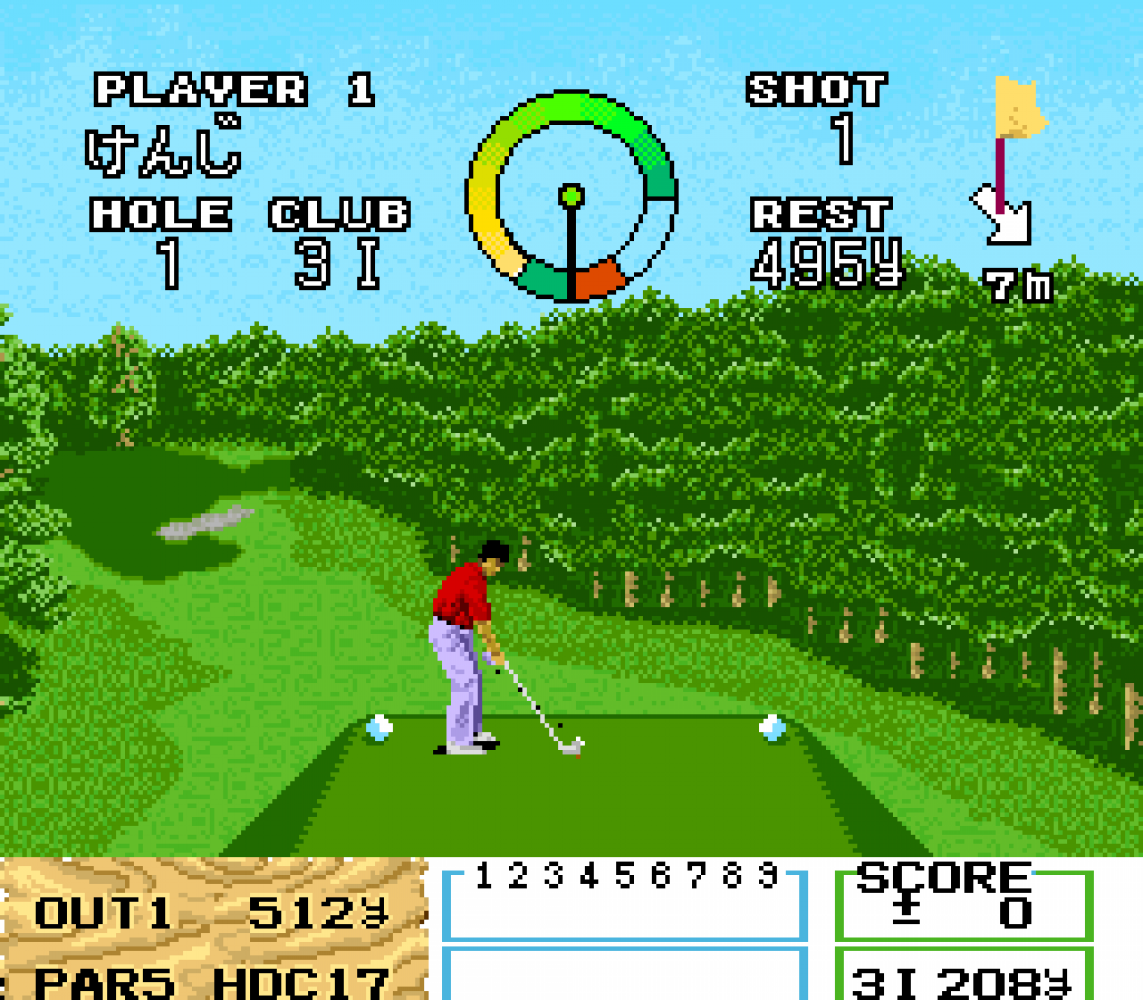The height and width of the screenshot is (1000, 1143).
Task: Click the wind direction arrow icon
Action: point(1004,215)
